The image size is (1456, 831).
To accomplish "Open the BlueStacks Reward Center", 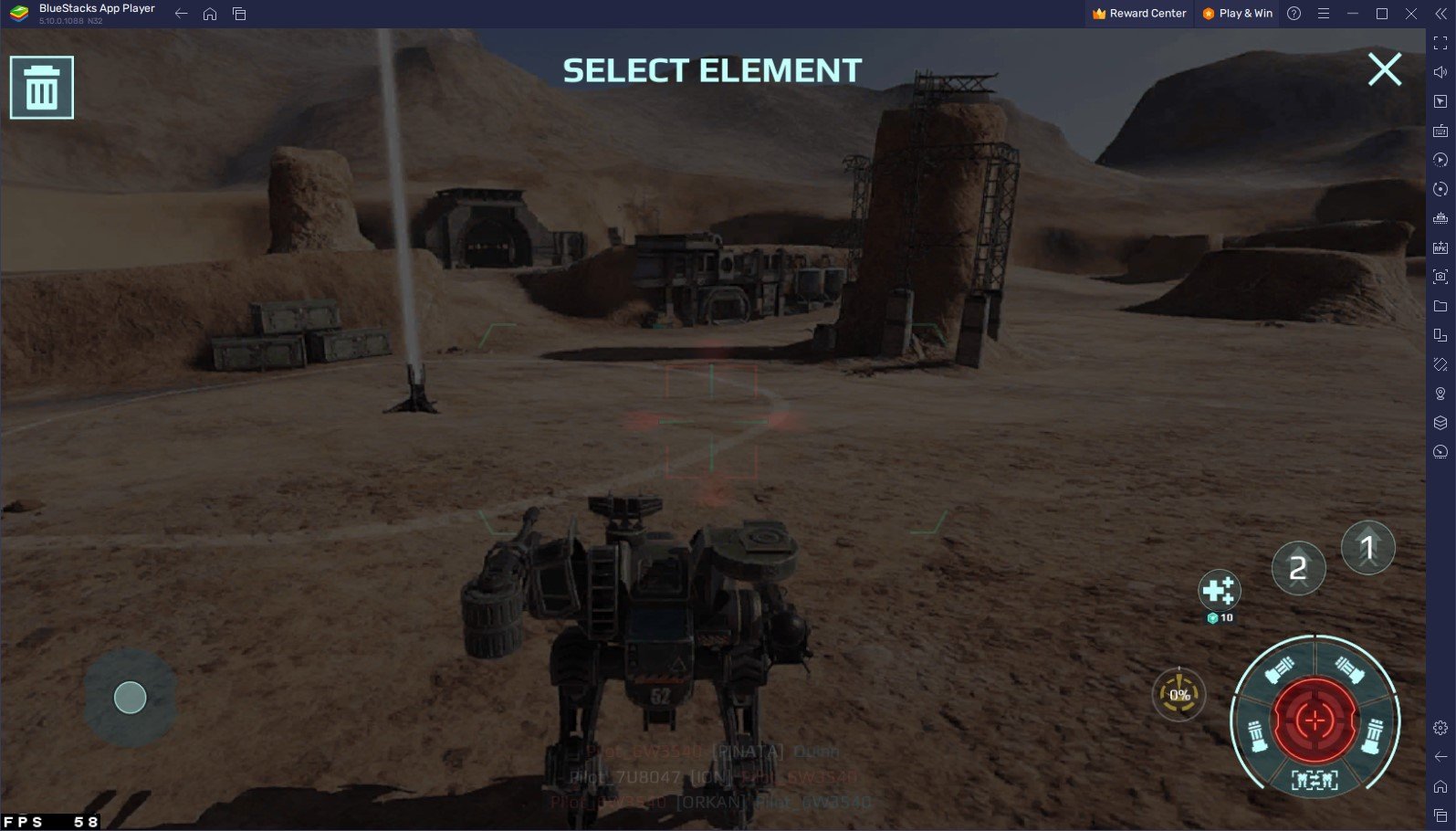I will (1139, 14).
